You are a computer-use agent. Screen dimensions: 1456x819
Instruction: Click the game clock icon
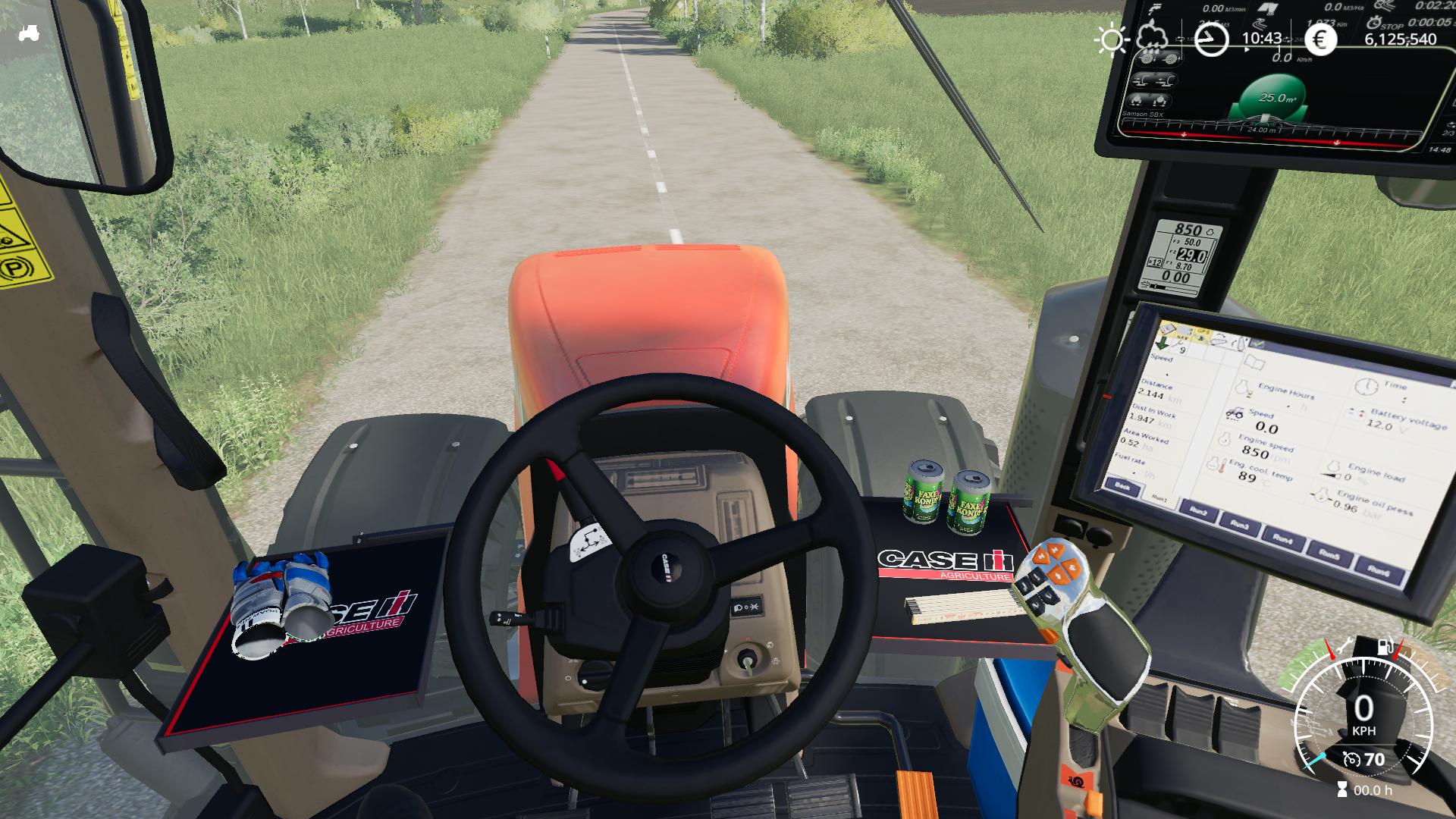click(x=1211, y=39)
